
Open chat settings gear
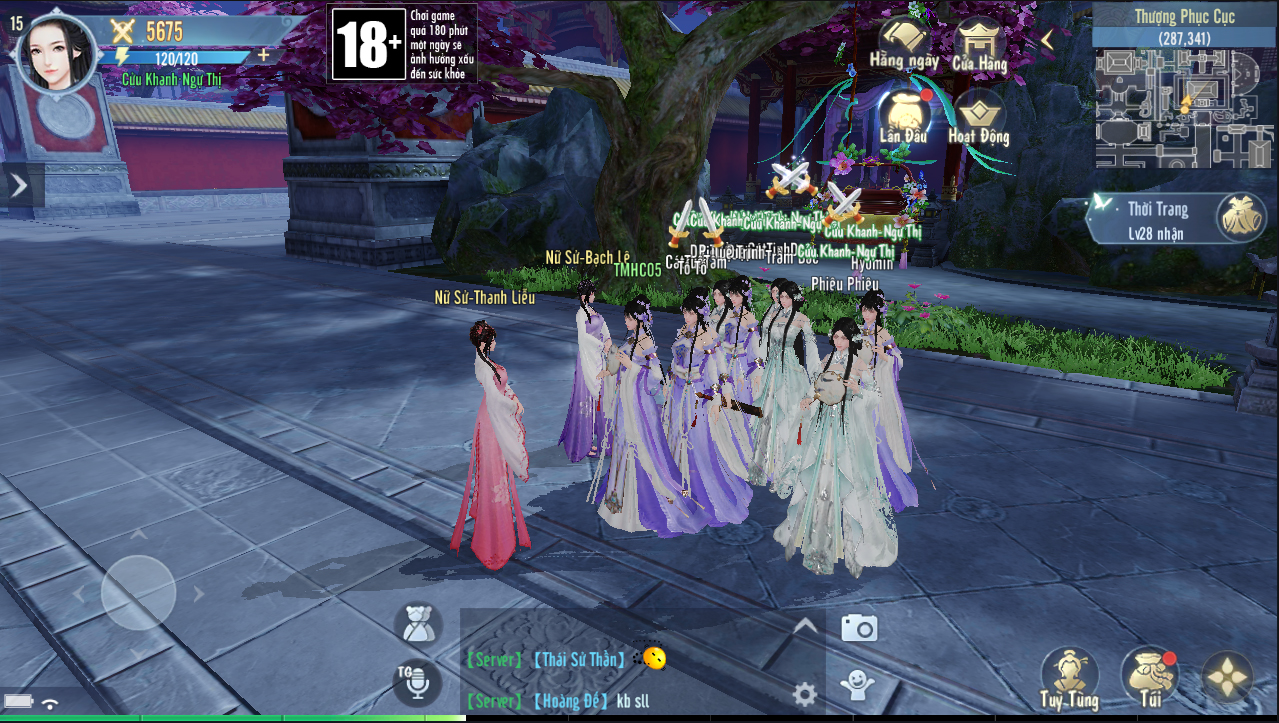(804, 694)
